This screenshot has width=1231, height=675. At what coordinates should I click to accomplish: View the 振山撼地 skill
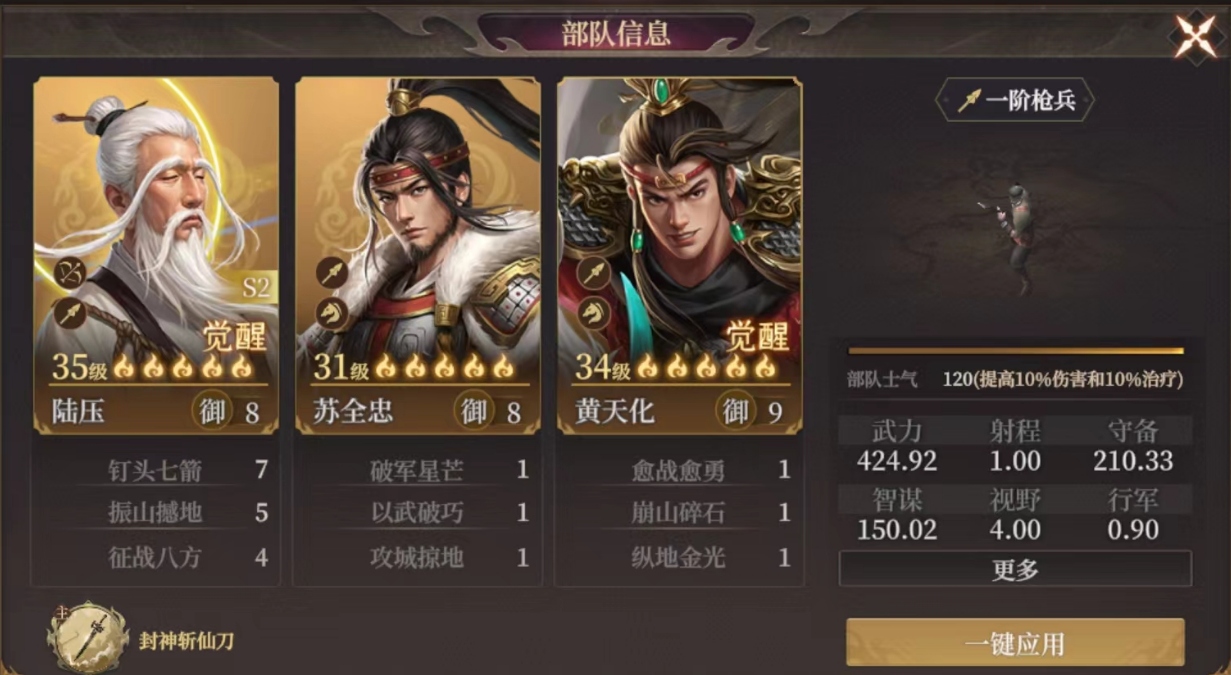[x=155, y=513]
